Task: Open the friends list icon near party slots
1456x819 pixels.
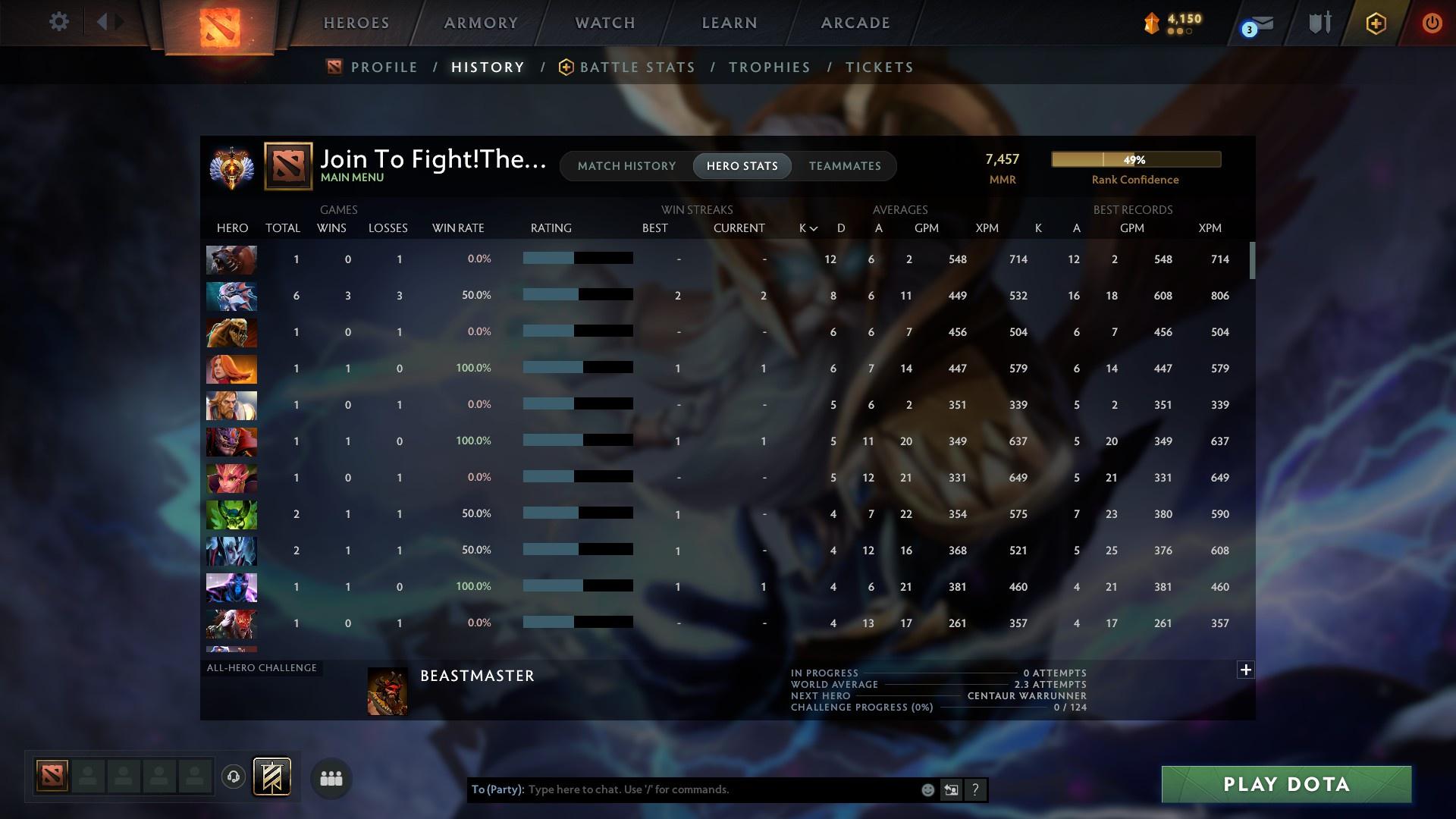Action: 331,778
